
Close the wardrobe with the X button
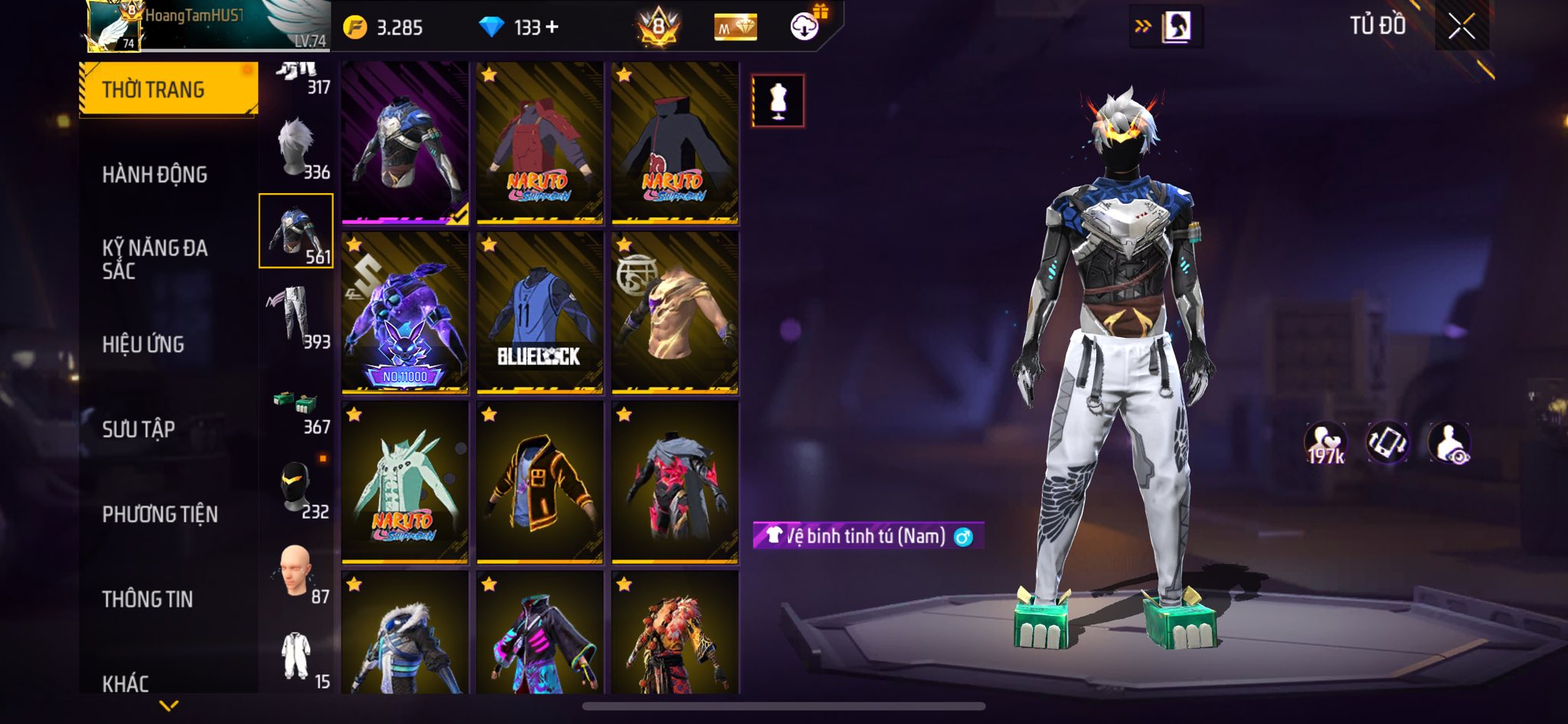1461,27
